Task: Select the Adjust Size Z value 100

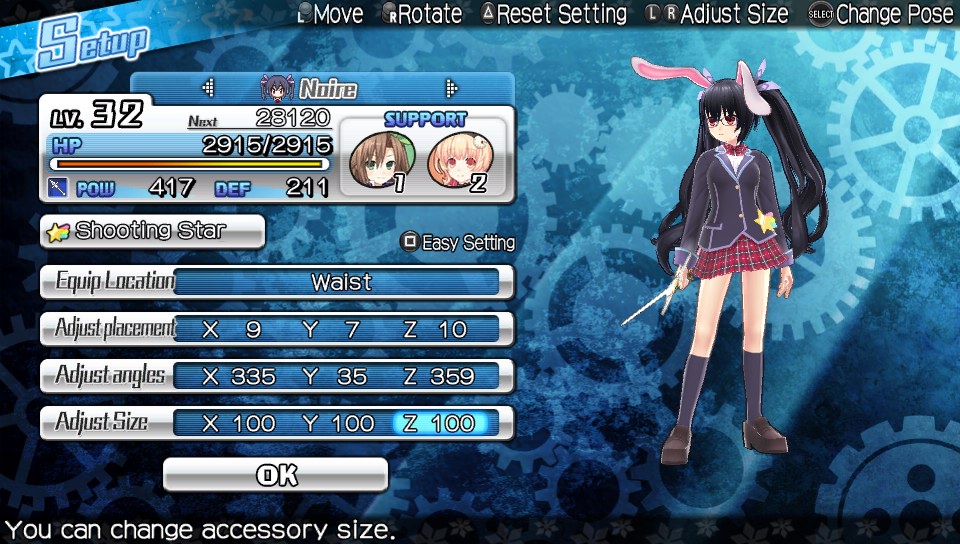Action: (x=441, y=423)
